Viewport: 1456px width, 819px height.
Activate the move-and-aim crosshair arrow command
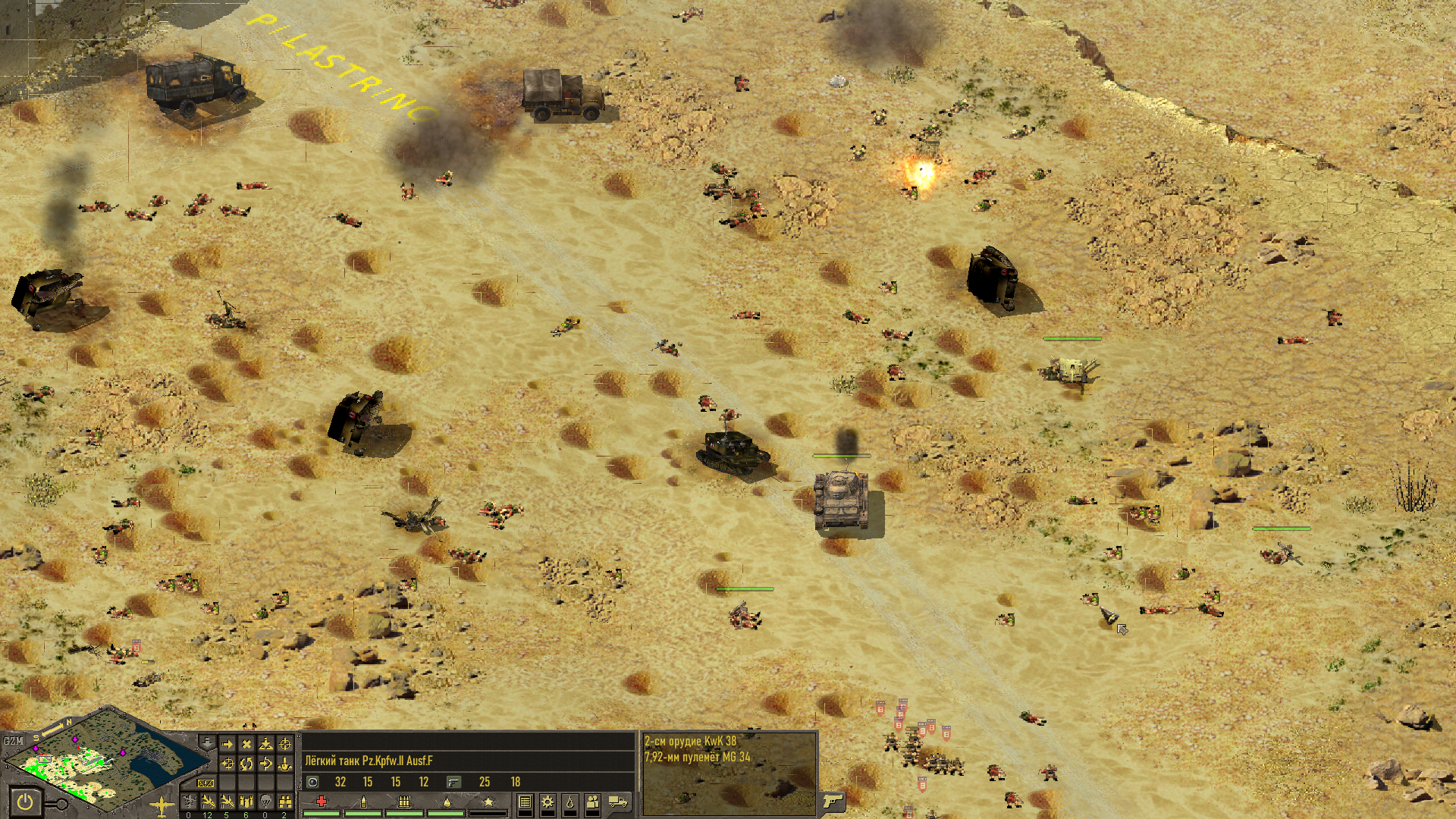pos(227,764)
